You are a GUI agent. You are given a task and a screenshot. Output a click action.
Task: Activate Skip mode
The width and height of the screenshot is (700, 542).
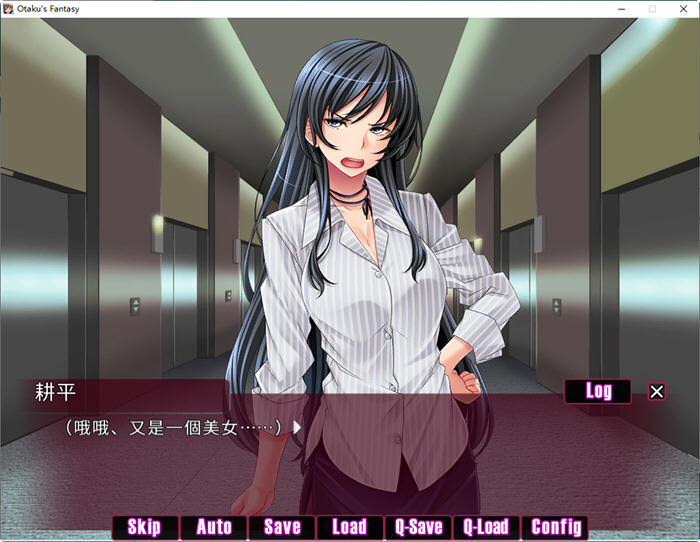tap(144, 527)
